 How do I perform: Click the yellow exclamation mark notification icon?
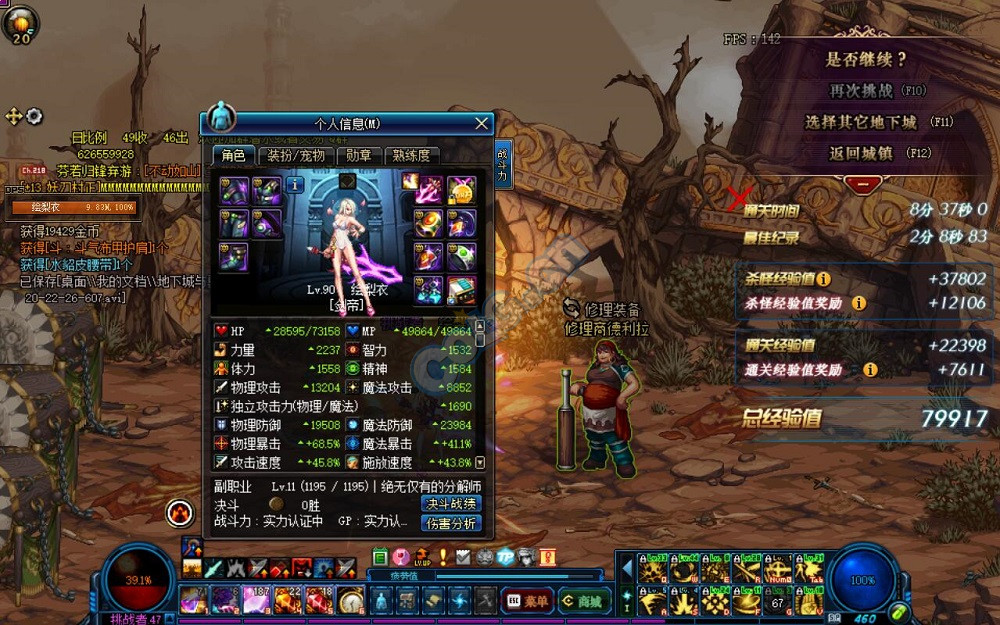pos(443,557)
